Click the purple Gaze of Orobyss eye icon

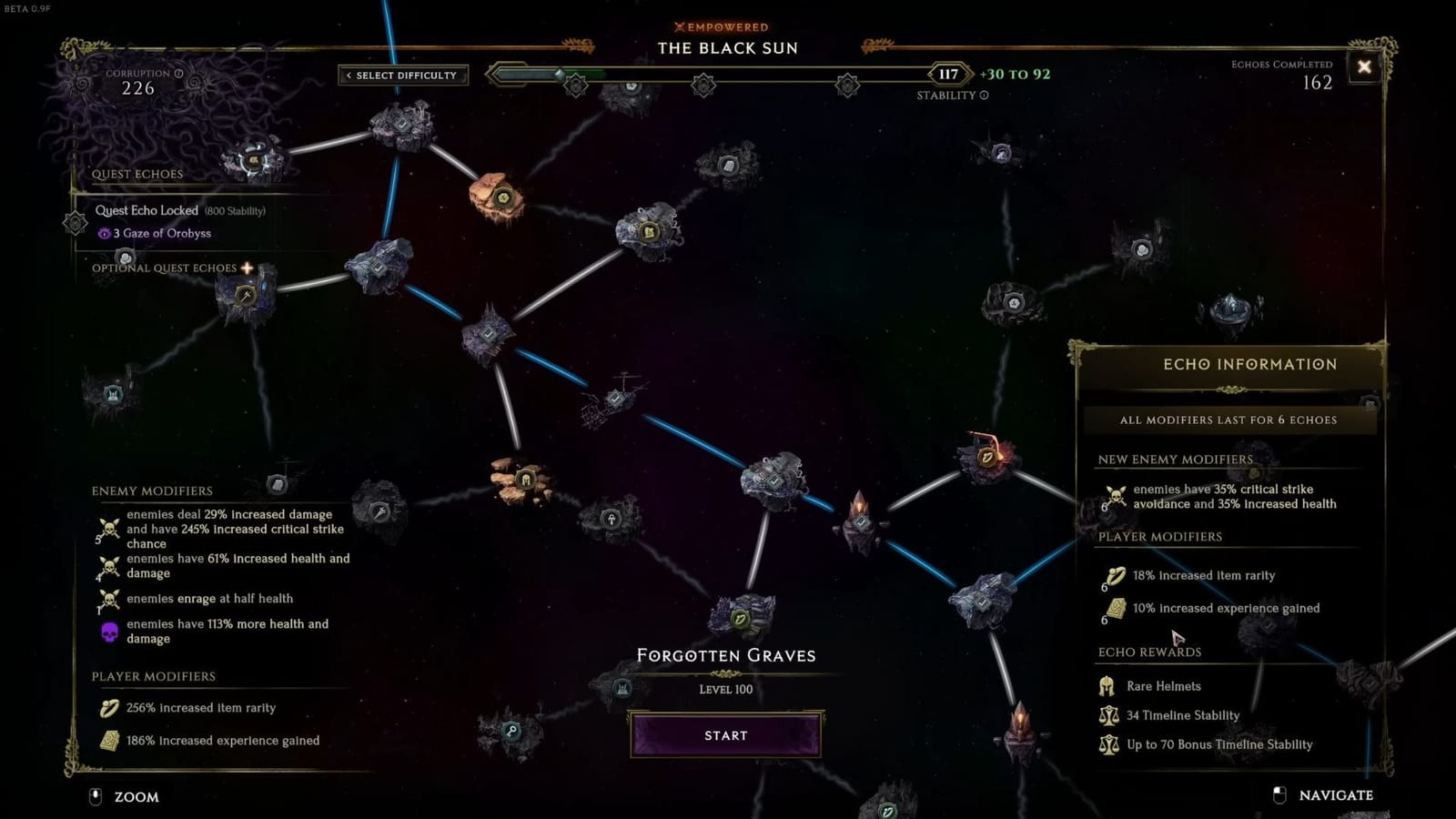point(105,234)
